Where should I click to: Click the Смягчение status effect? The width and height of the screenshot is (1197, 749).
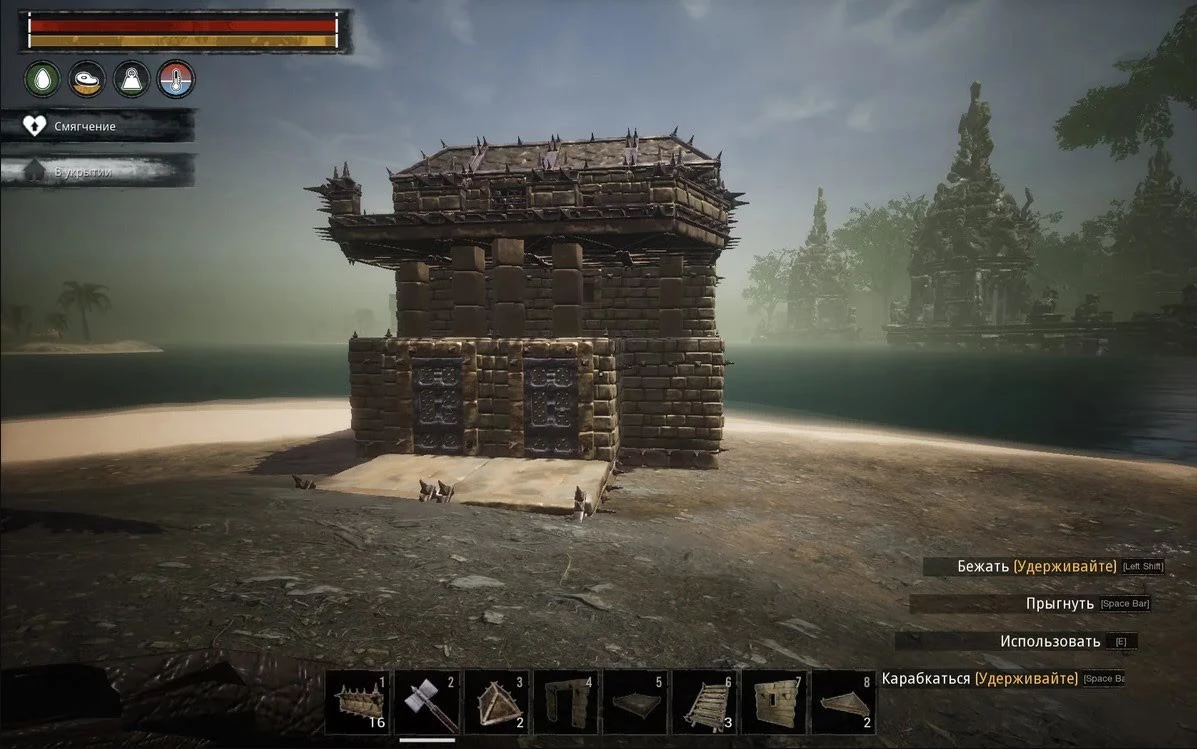tap(97, 126)
